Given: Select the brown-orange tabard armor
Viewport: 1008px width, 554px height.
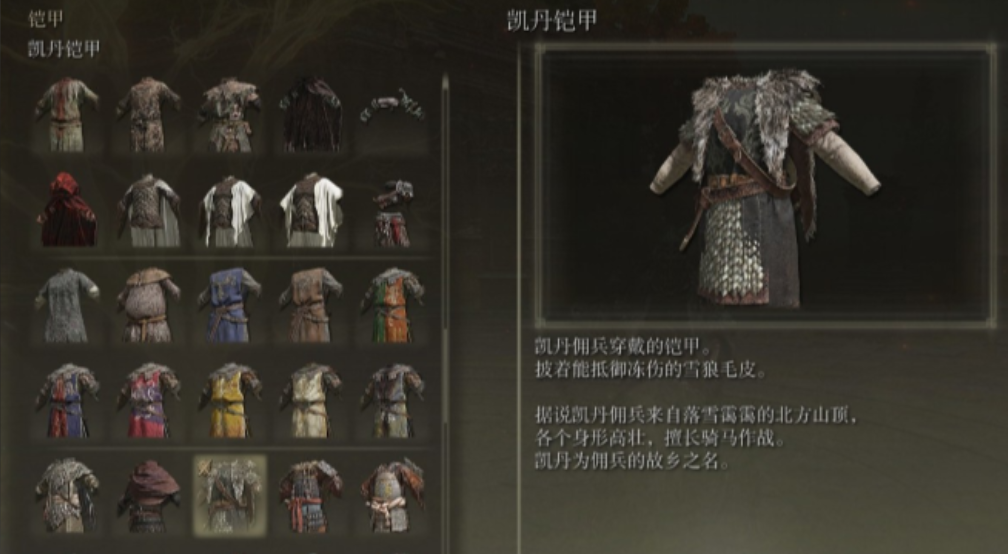Looking at the screenshot, I should [x=311, y=304].
